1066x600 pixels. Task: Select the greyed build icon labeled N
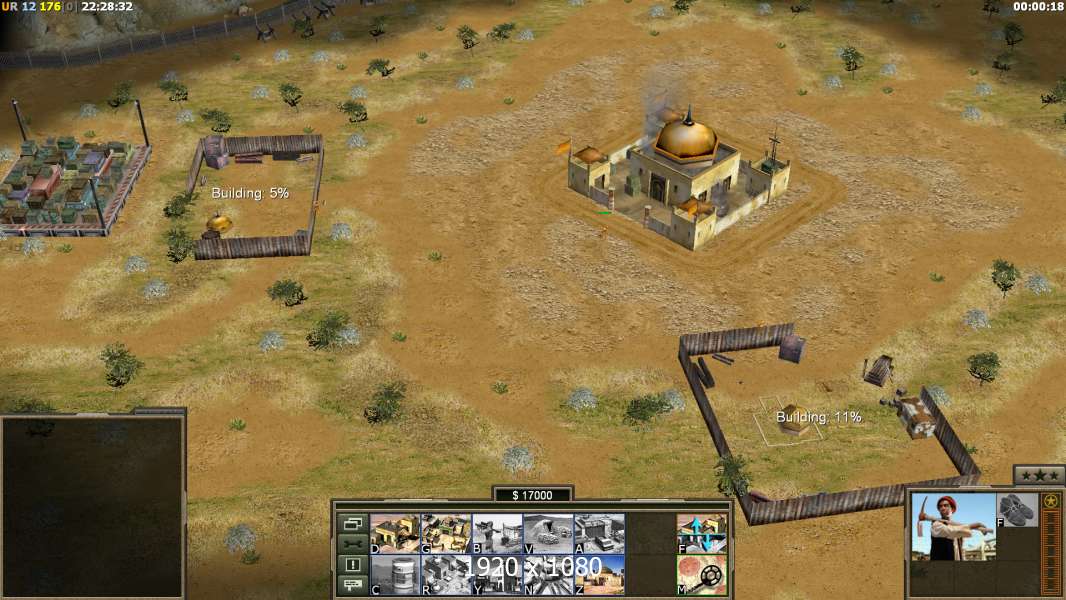(x=548, y=575)
